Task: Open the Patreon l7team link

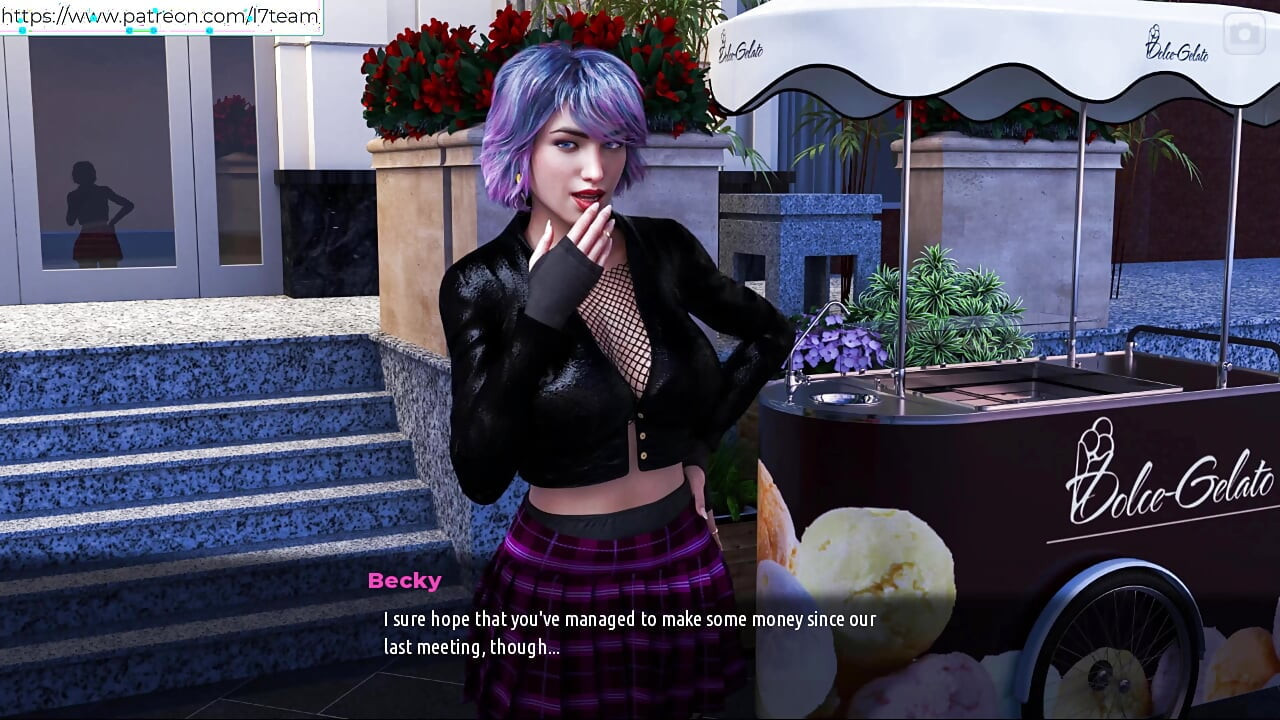Action: click(160, 16)
